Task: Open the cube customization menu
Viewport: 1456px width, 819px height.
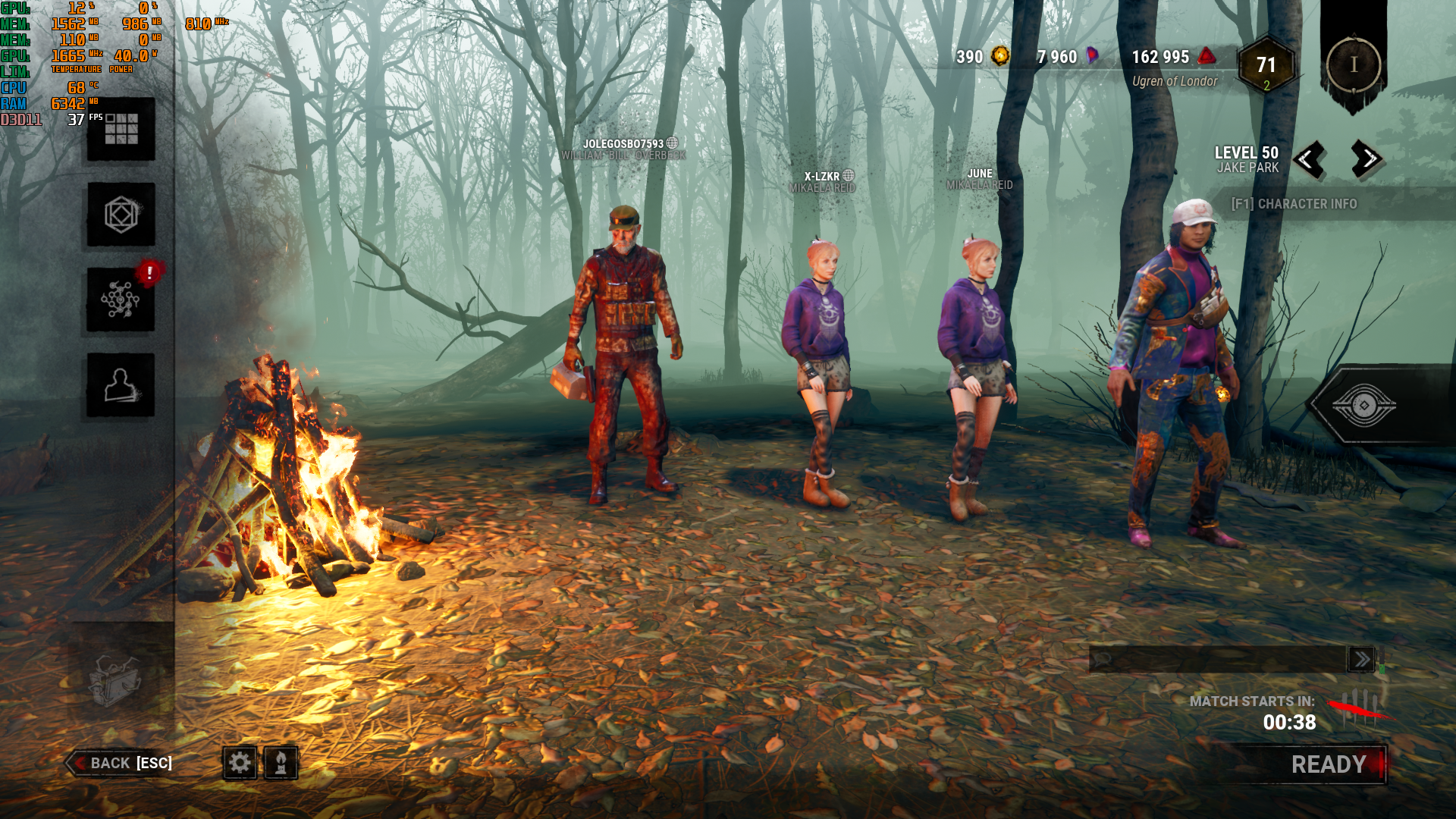Action: 121,215
